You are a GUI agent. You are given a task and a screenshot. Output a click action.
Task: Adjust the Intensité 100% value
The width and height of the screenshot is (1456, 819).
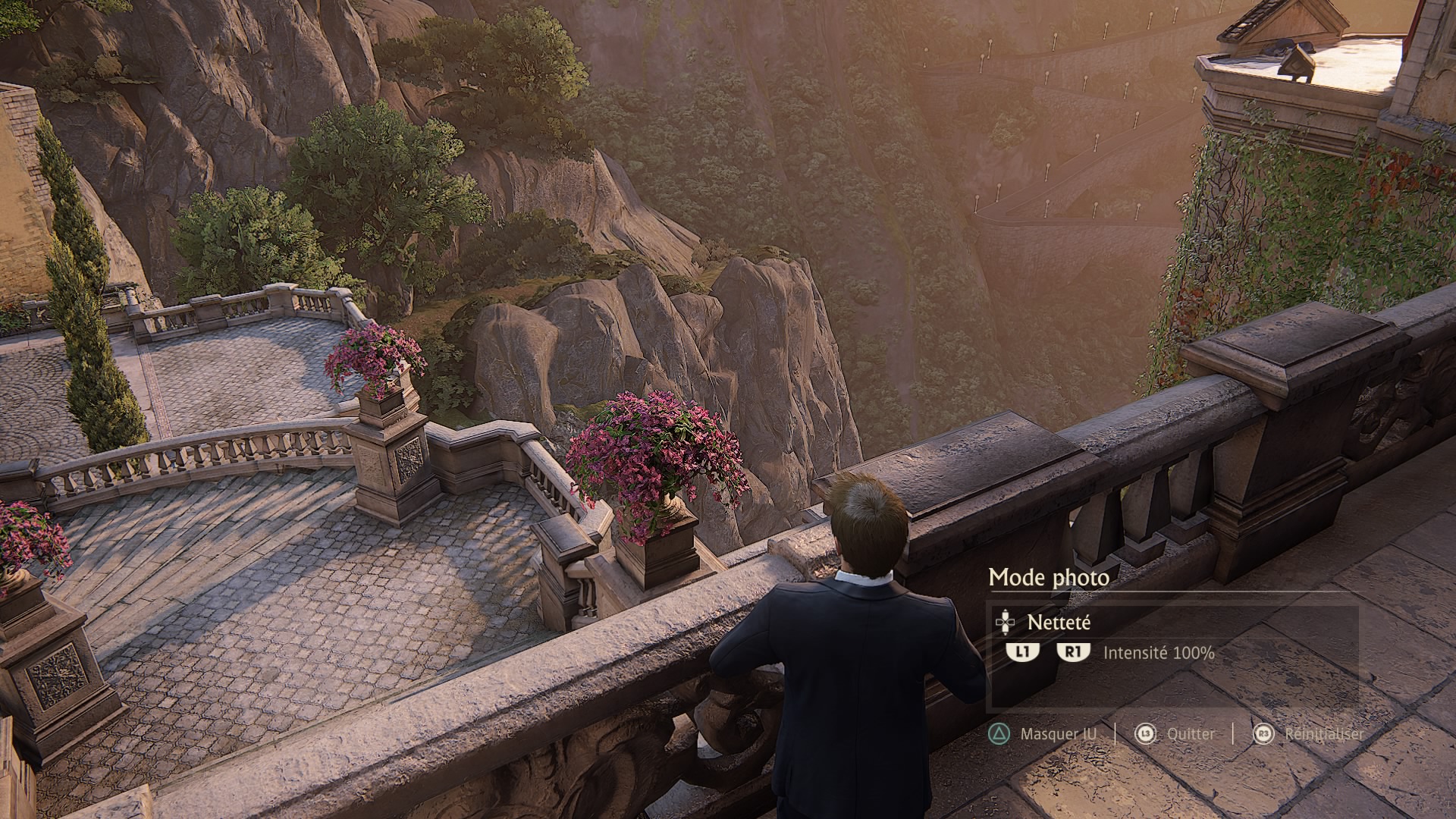pos(1158,652)
